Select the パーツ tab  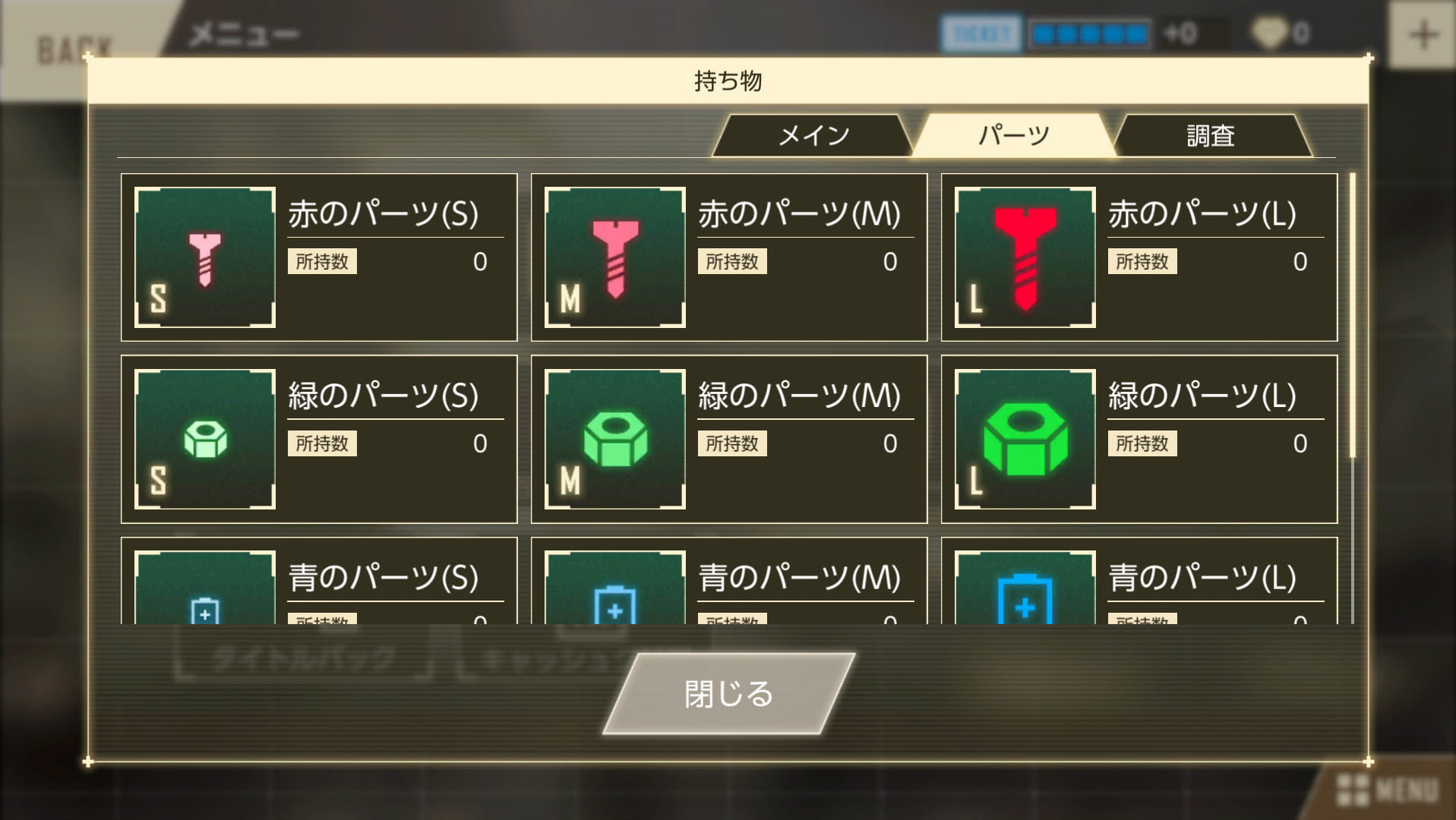(1013, 135)
